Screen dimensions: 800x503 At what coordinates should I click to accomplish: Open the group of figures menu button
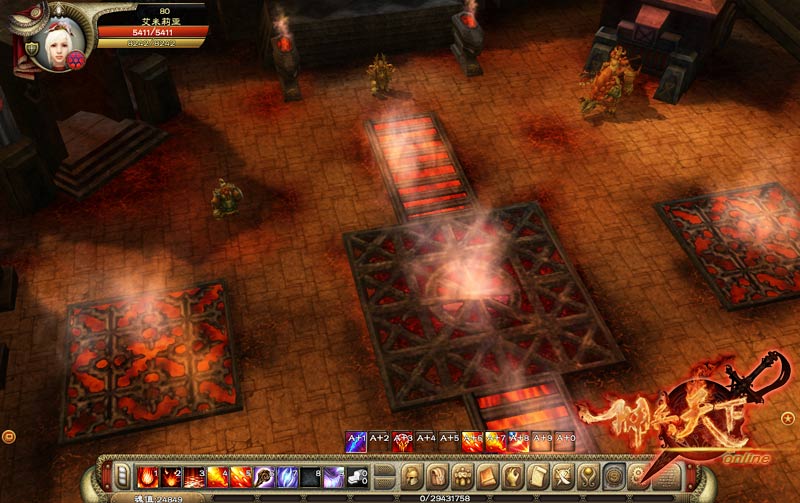(463, 474)
